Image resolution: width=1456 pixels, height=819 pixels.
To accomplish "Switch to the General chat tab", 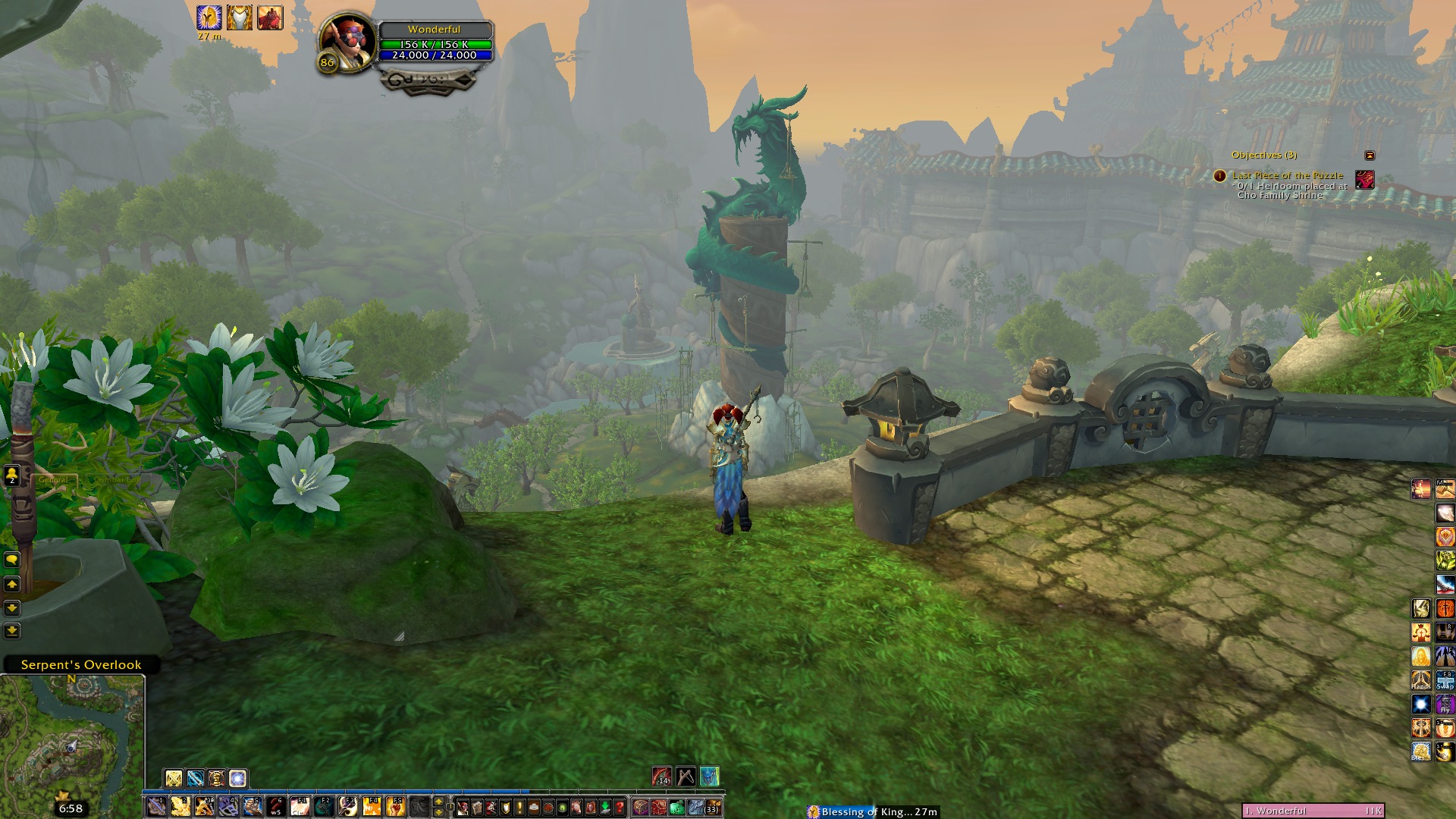I will [x=53, y=480].
